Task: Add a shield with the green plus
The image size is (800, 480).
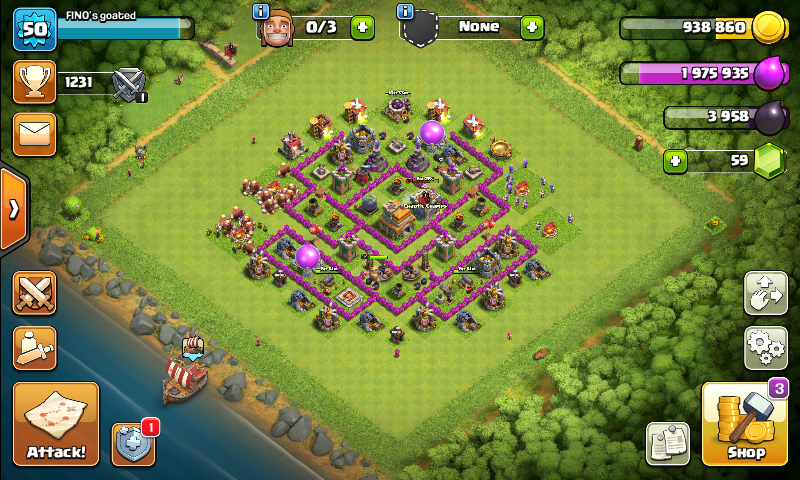Action: (532, 28)
